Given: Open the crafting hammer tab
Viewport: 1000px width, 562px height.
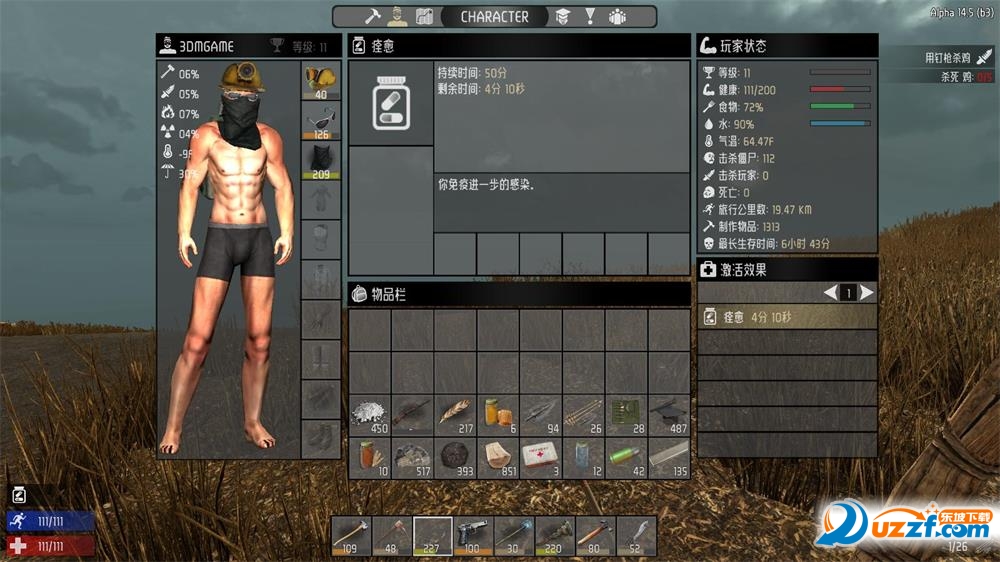Looking at the screenshot, I should [x=373, y=16].
